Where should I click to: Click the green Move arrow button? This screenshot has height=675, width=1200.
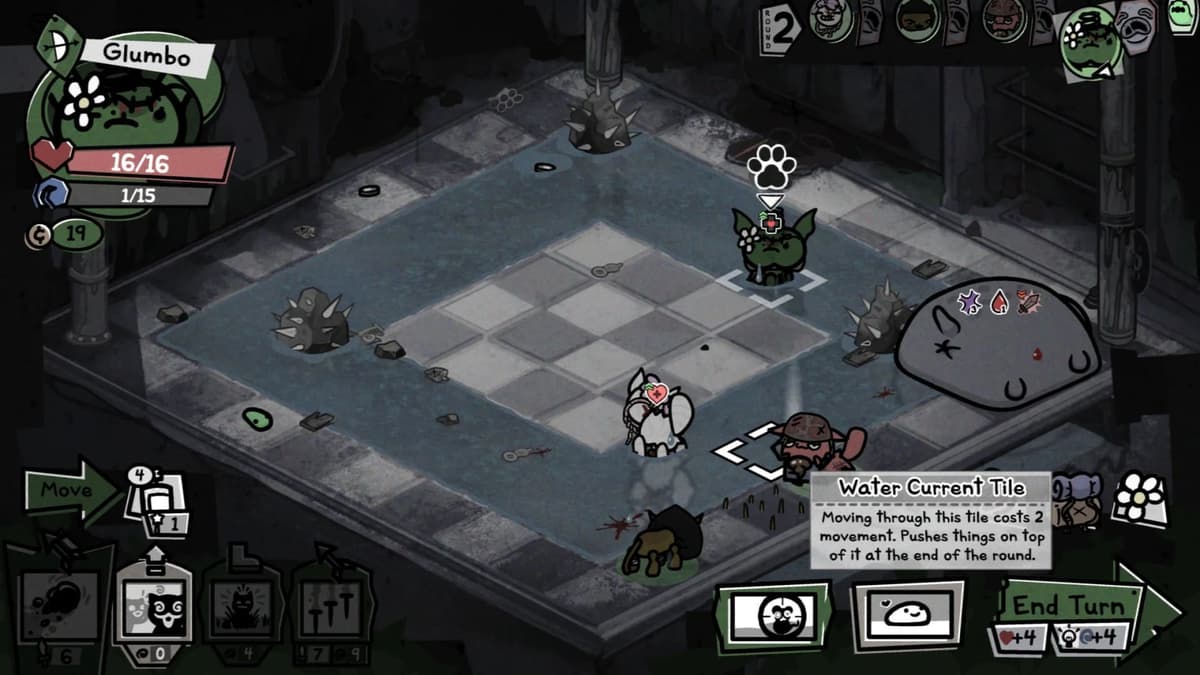click(72, 490)
